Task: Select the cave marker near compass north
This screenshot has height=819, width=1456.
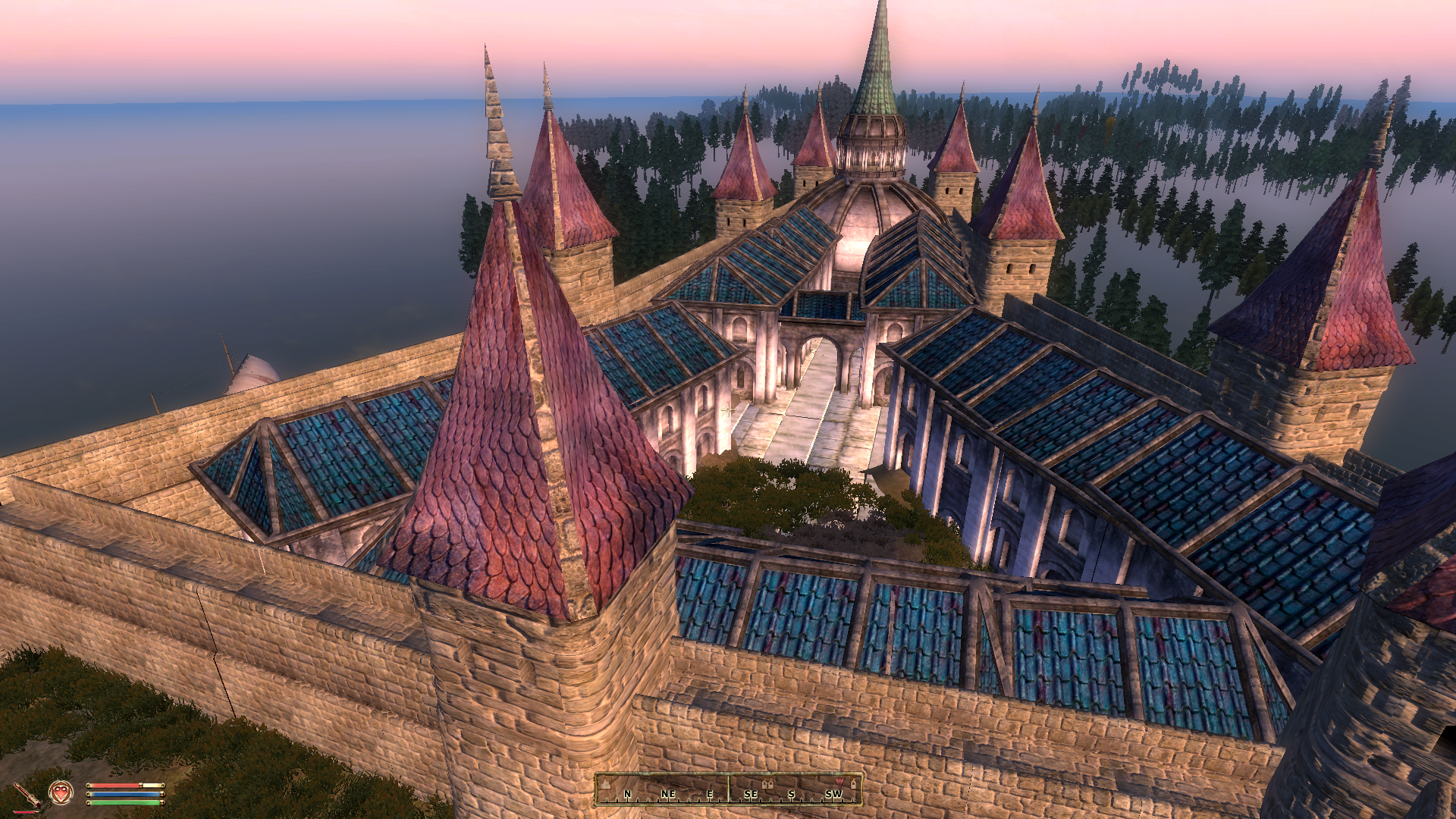Action: (x=607, y=784)
